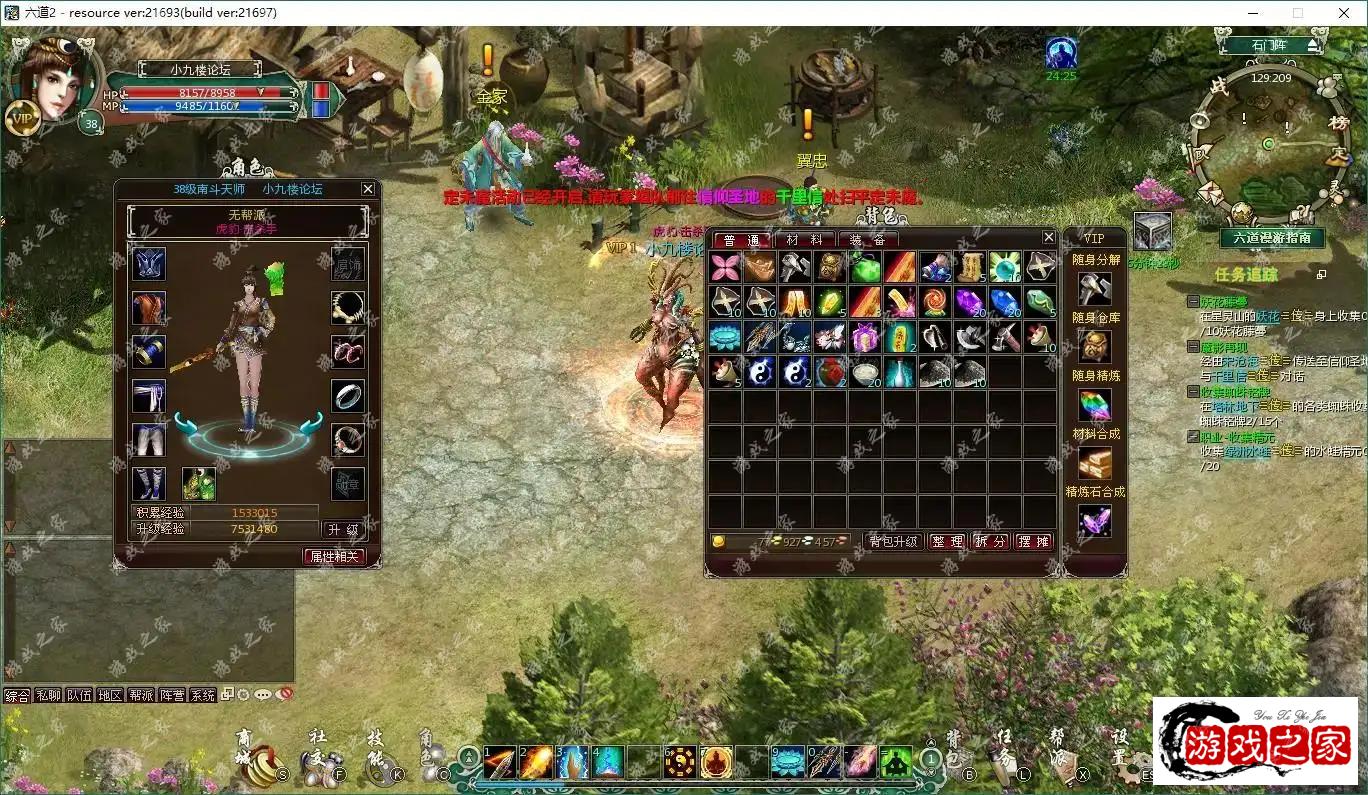Sort the bag with 整理

tap(947, 541)
